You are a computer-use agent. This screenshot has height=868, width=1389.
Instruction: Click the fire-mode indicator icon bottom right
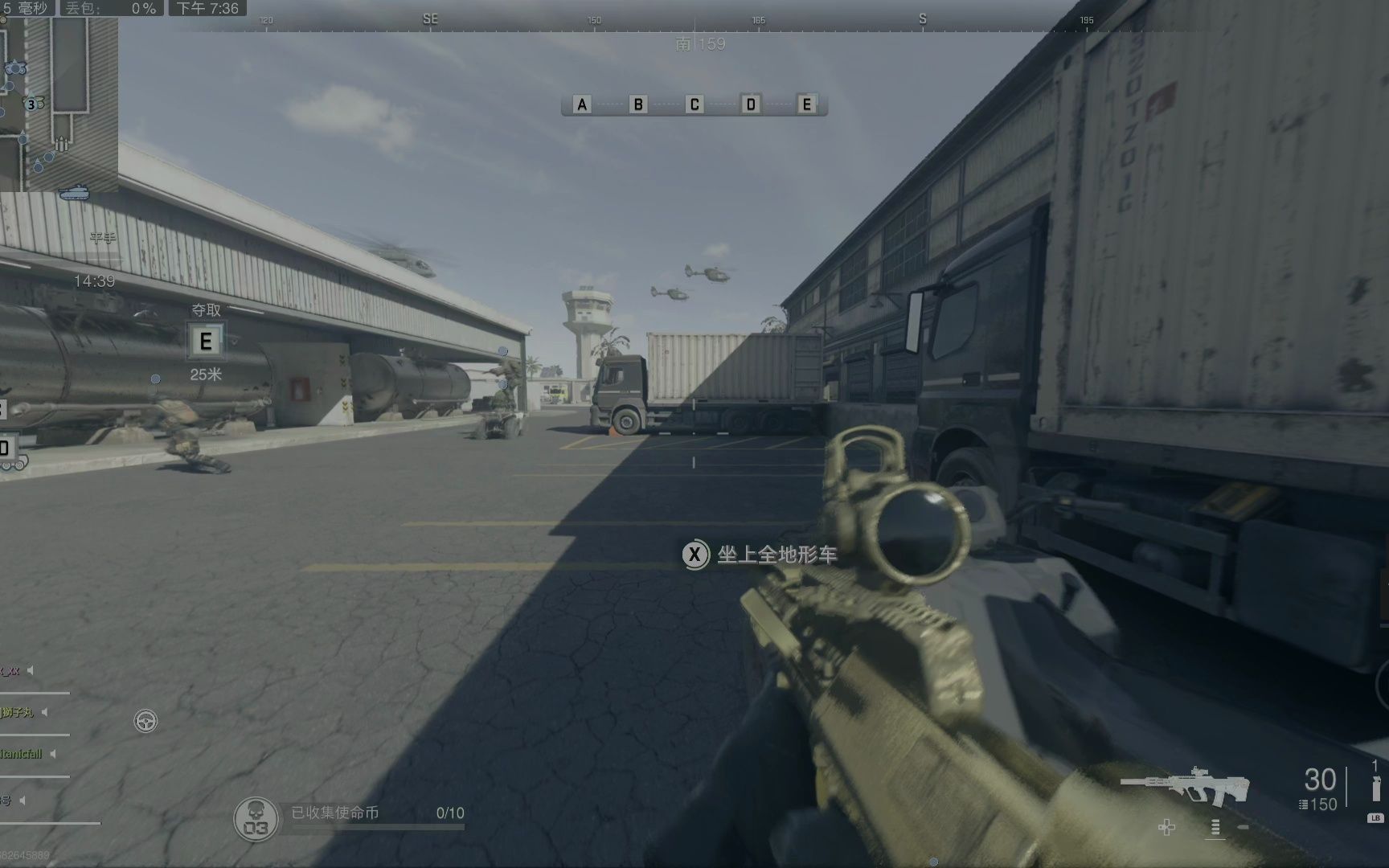(1215, 828)
